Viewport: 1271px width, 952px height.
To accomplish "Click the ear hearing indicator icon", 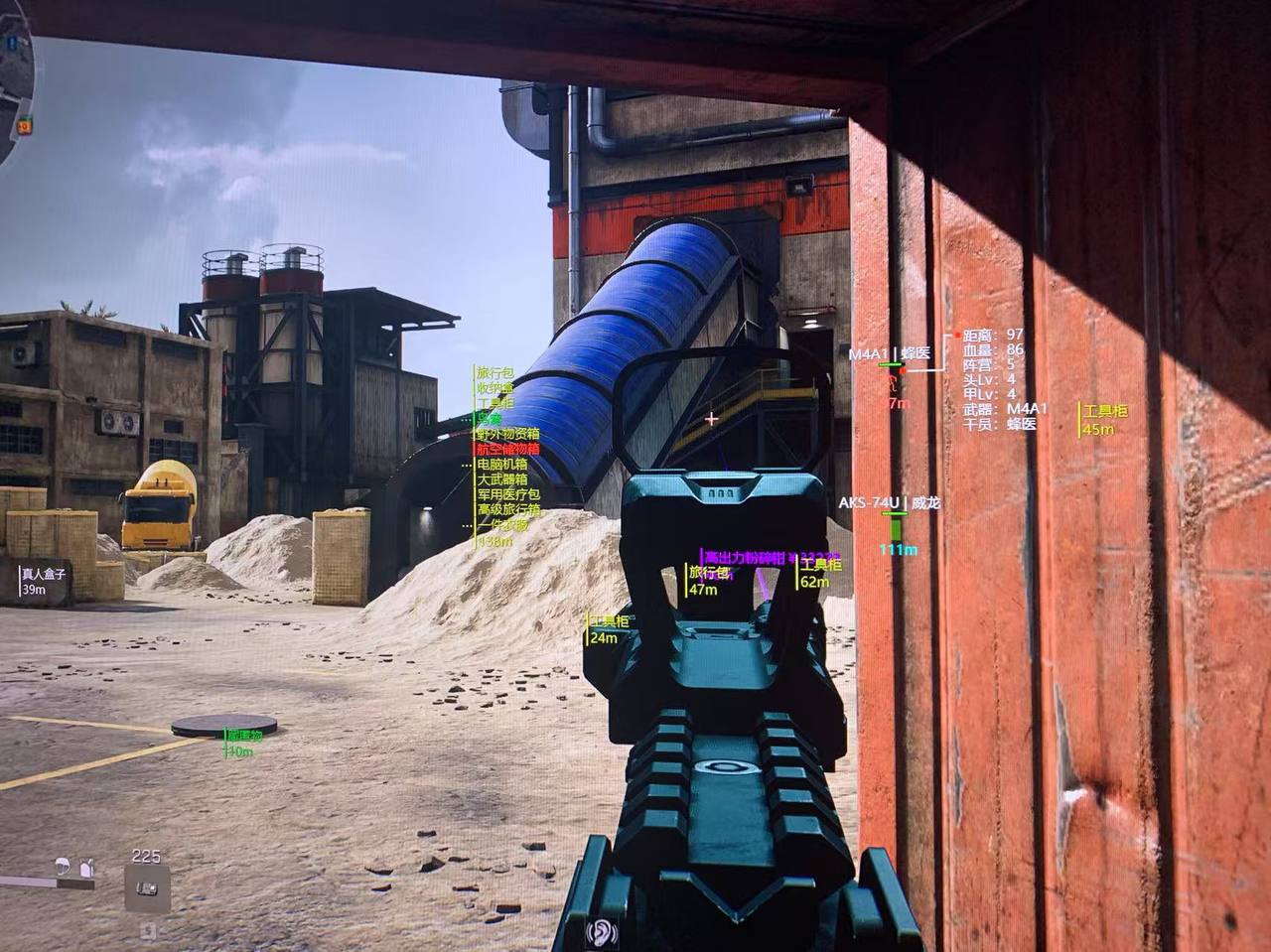I will pyautogui.click(x=600, y=932).
